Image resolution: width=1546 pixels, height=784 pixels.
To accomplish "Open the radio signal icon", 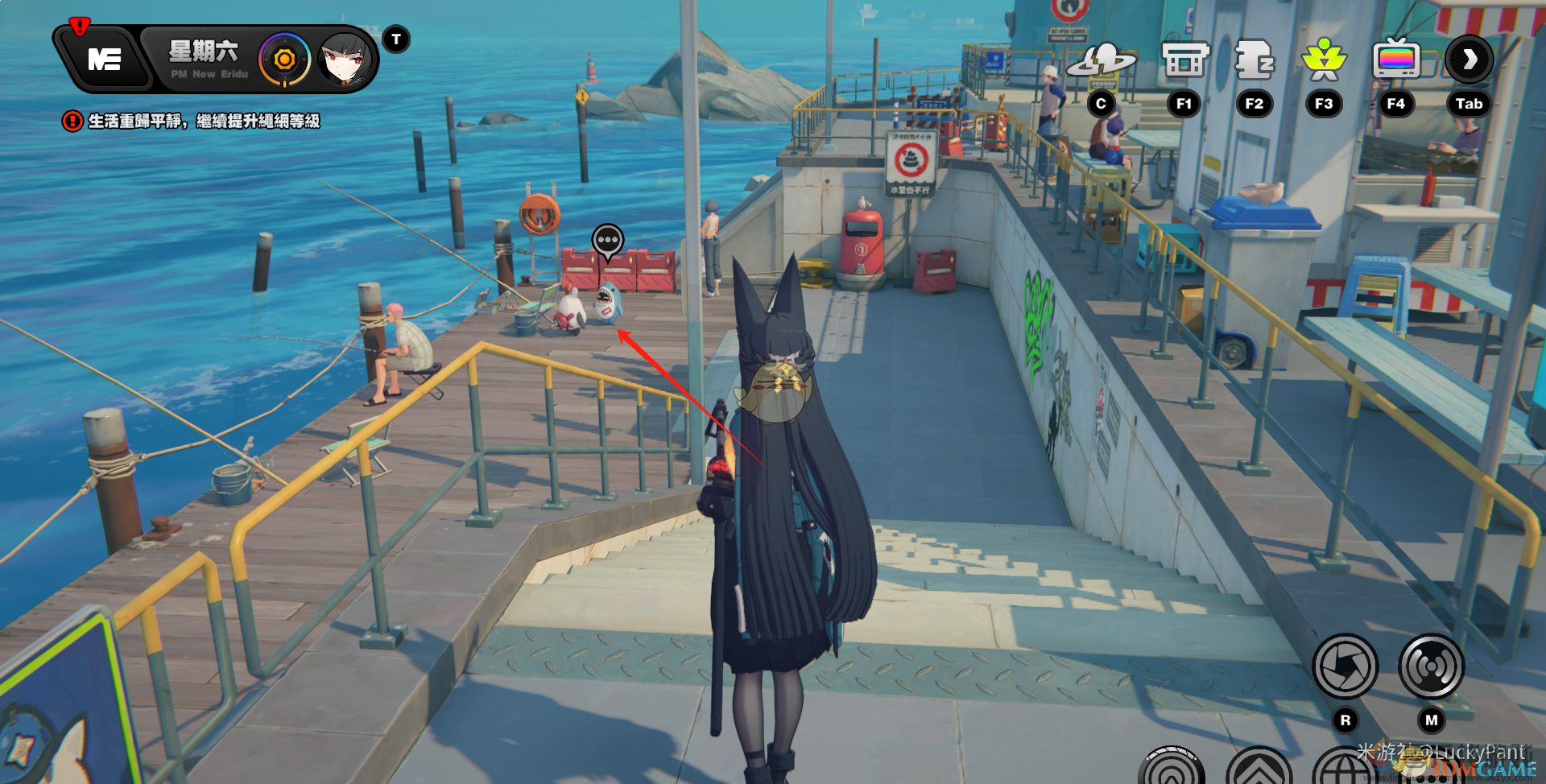I will tap(1431, 666).
